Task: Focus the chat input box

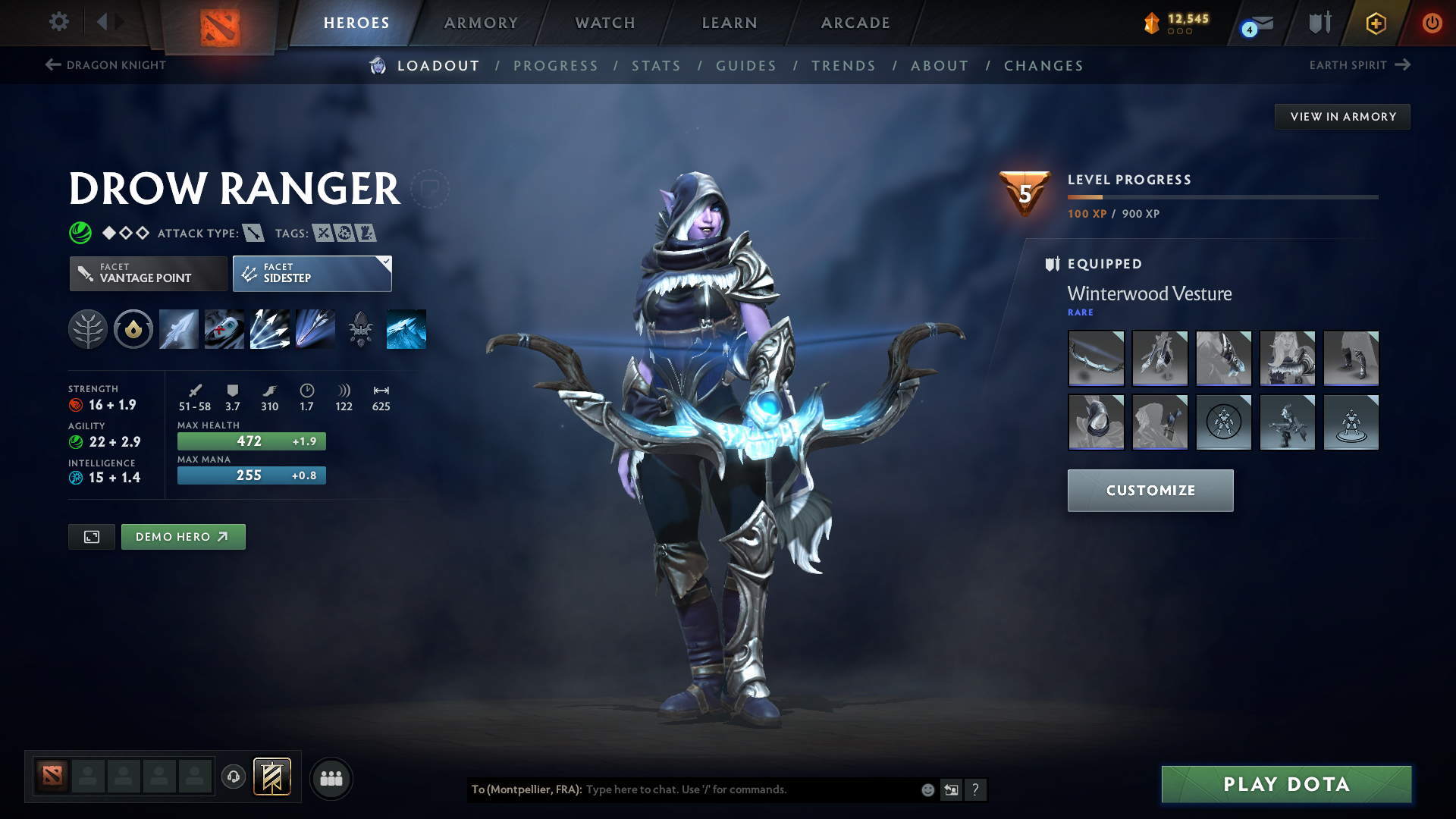Action: [x=751, y=789]
